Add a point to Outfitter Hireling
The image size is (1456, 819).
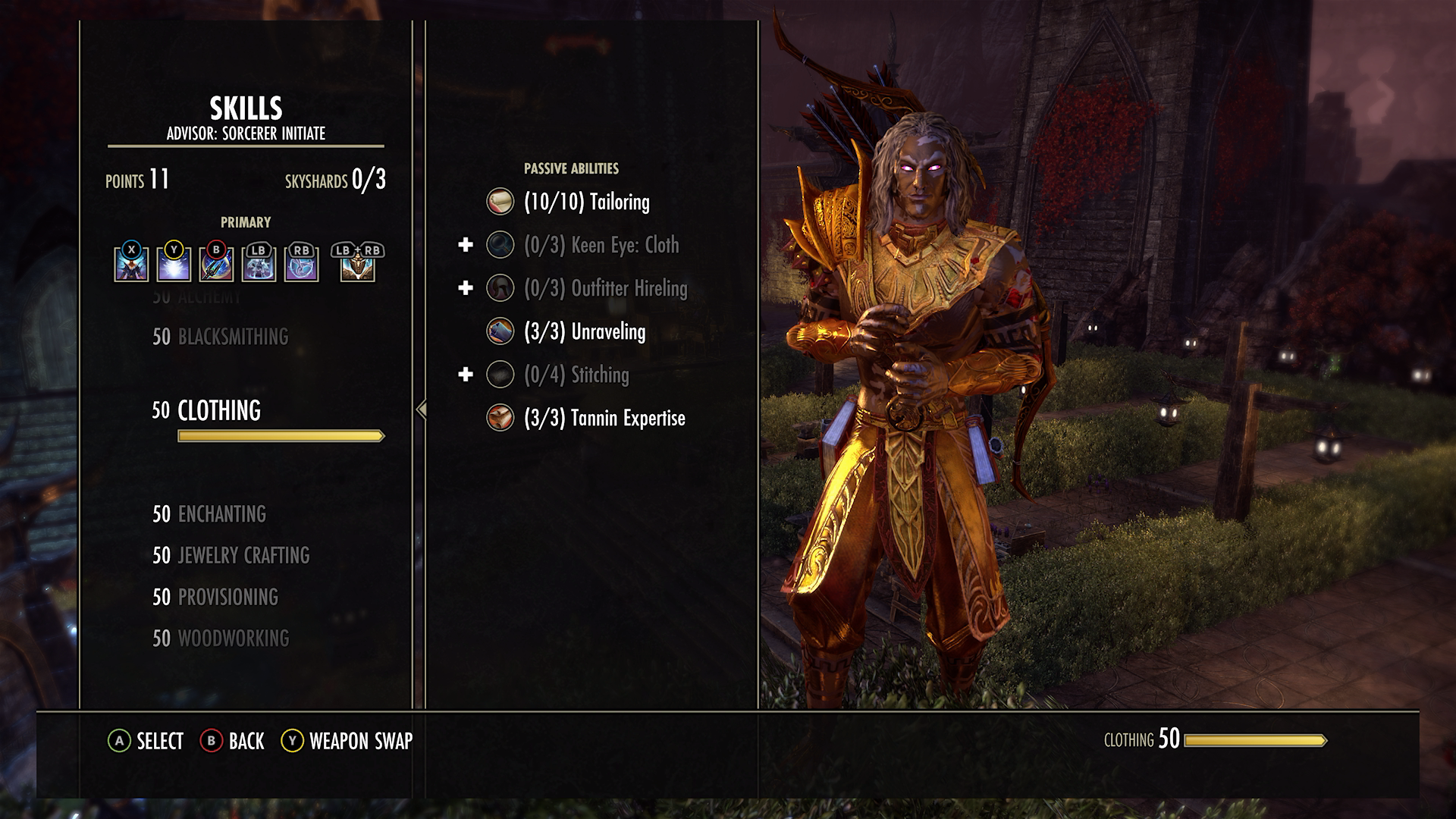point(466,288)
